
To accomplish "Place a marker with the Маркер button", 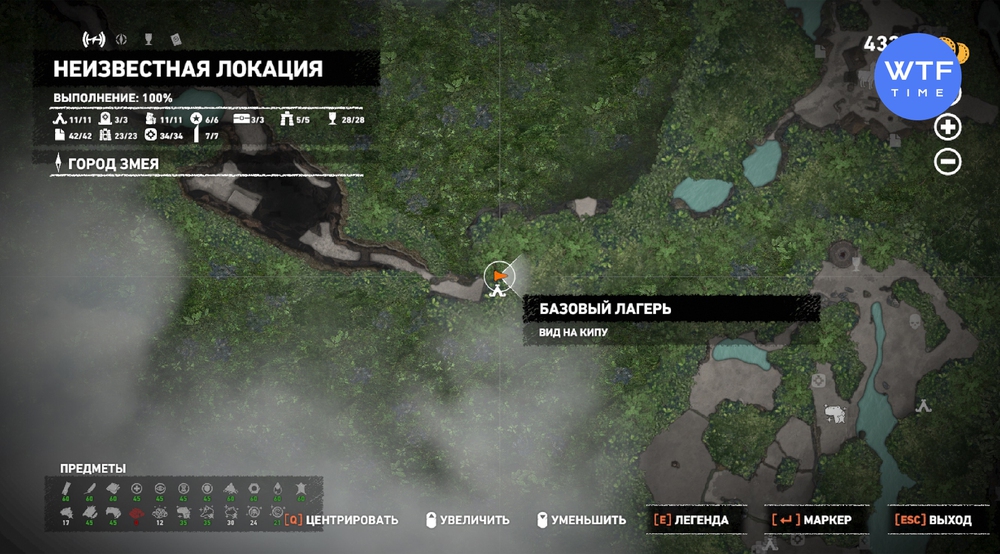I will (x=811, y=520).
